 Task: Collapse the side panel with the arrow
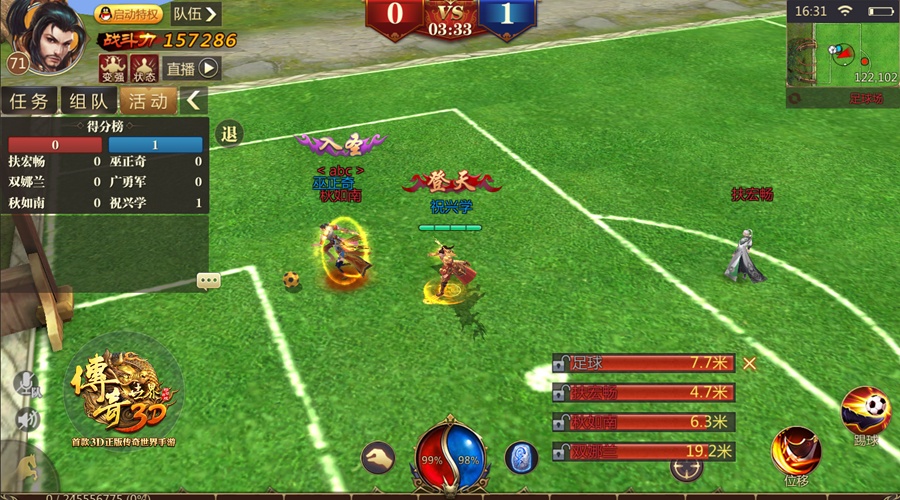tap(194, 100)
